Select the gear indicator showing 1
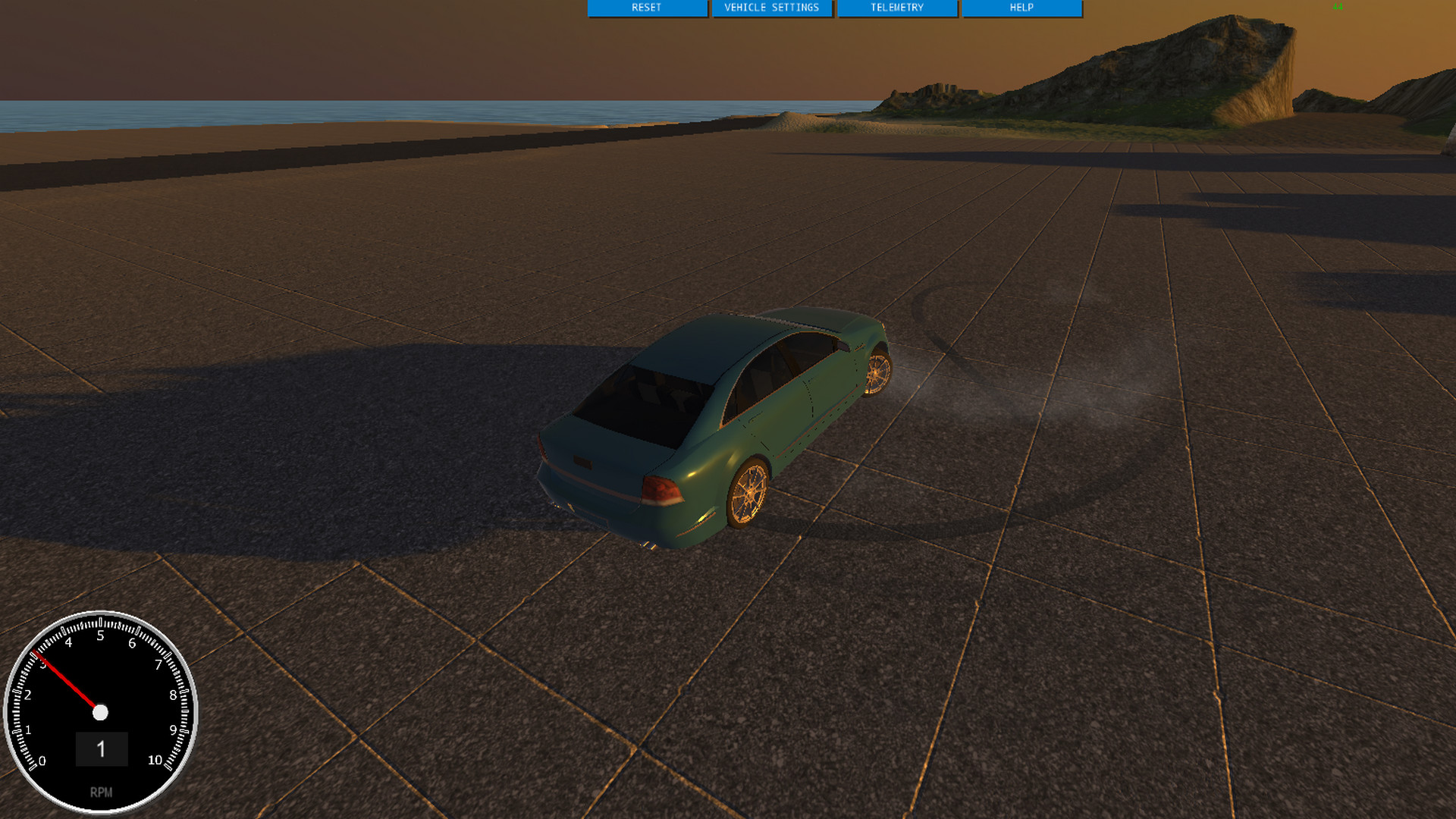The width and height of the screenshot is (1456, 819). (x=102, y=749)
